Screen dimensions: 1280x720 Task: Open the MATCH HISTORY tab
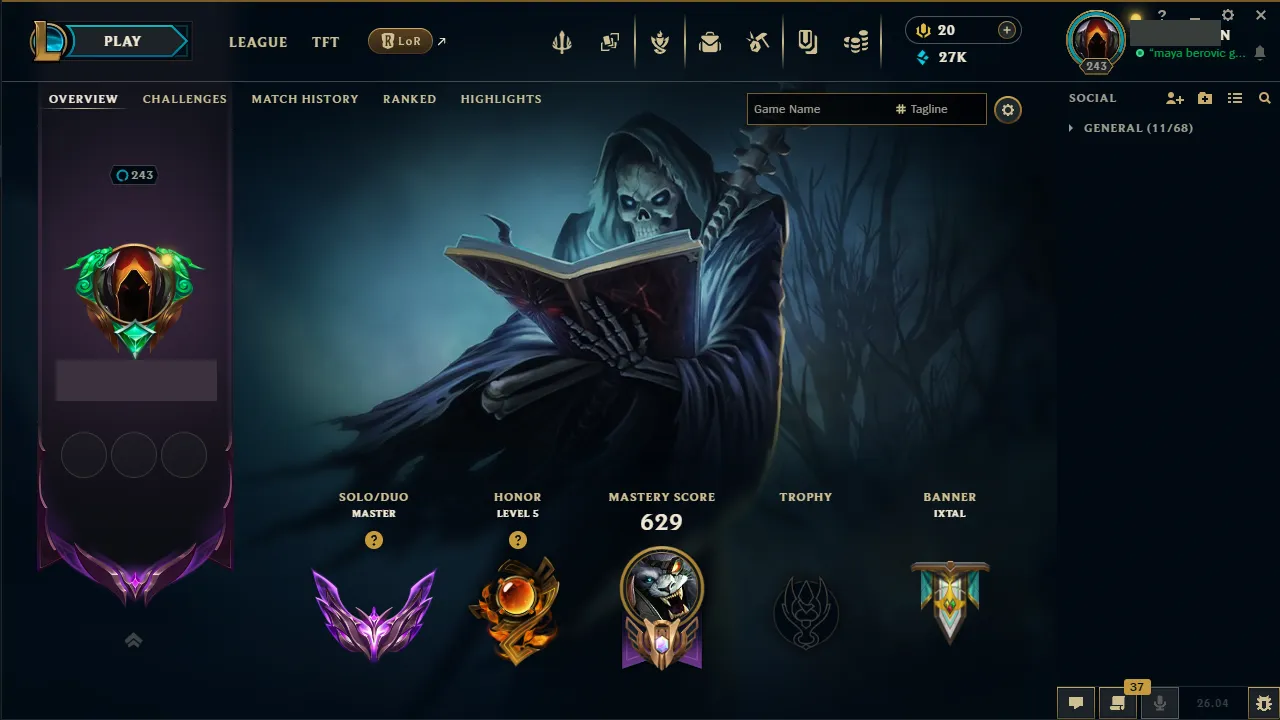click(305, 98)
